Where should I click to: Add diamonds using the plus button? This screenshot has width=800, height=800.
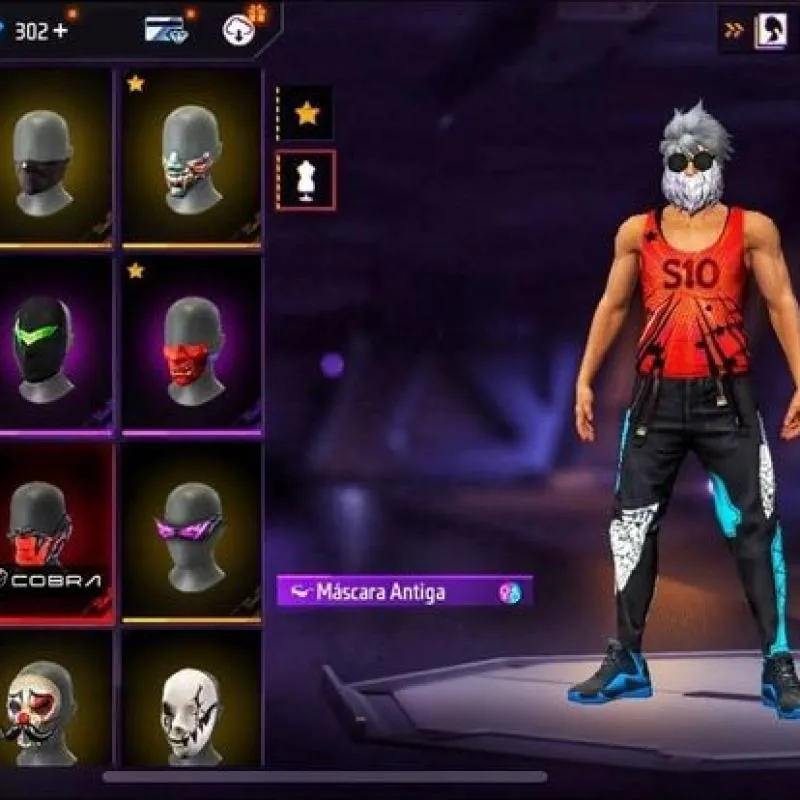[x=61, y=30]
